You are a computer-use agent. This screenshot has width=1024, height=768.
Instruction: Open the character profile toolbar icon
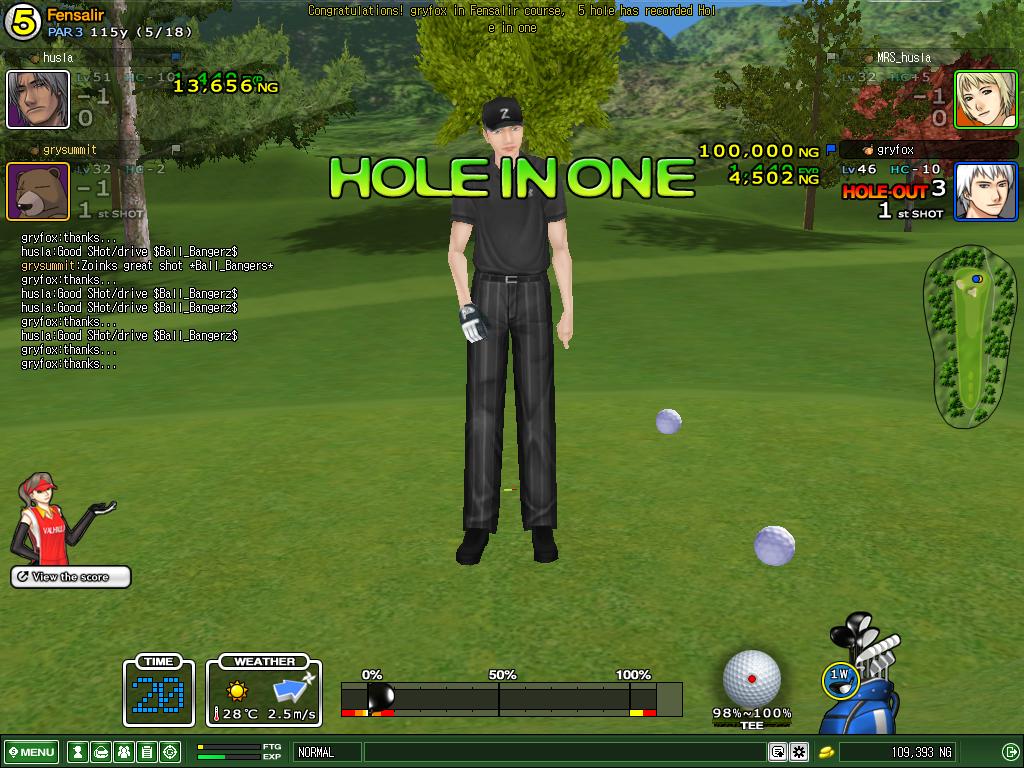[76, 752]
